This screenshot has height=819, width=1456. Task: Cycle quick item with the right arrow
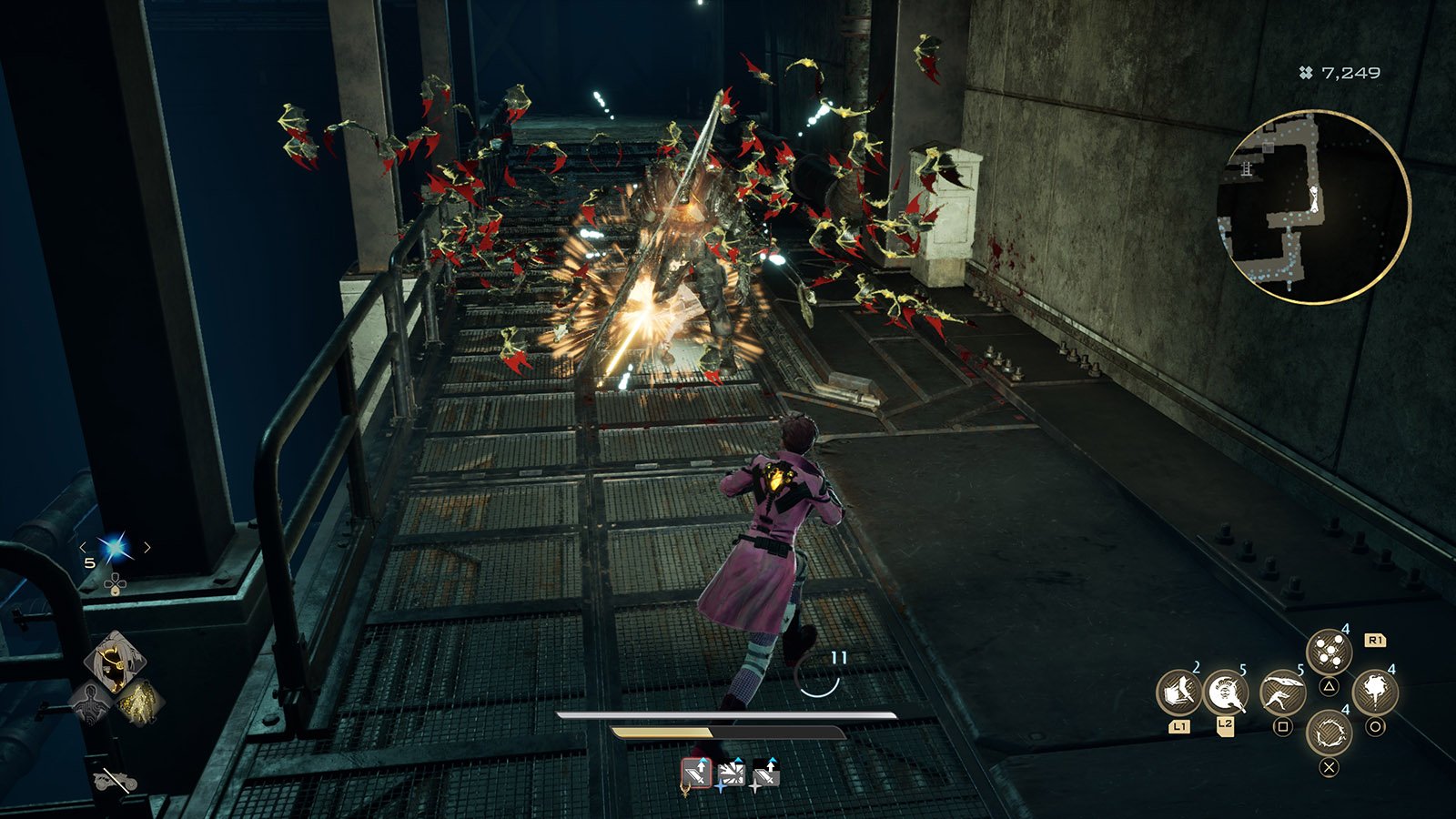pos(147,548)
